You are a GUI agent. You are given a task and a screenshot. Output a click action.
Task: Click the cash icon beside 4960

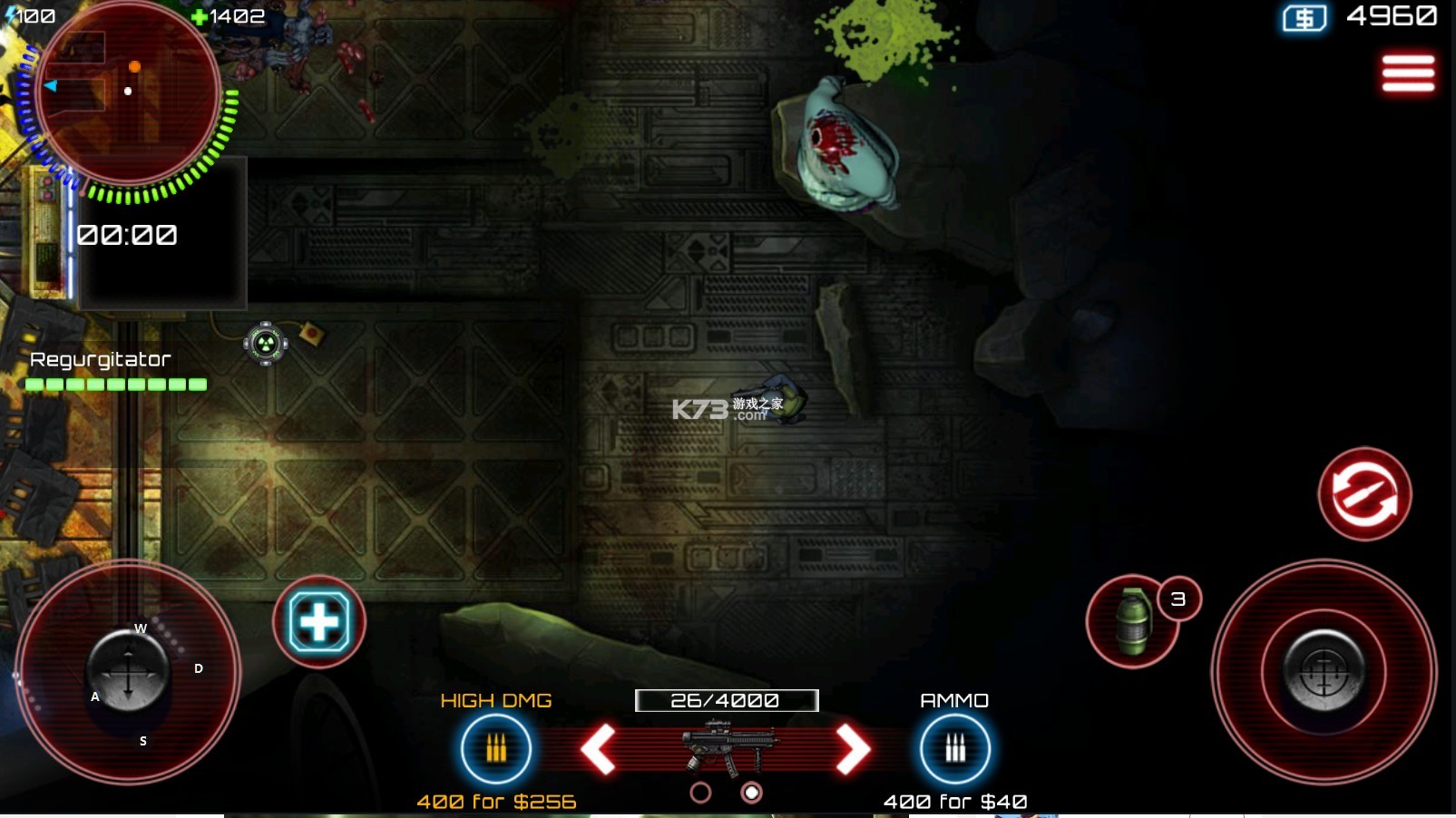[1304, 18]
